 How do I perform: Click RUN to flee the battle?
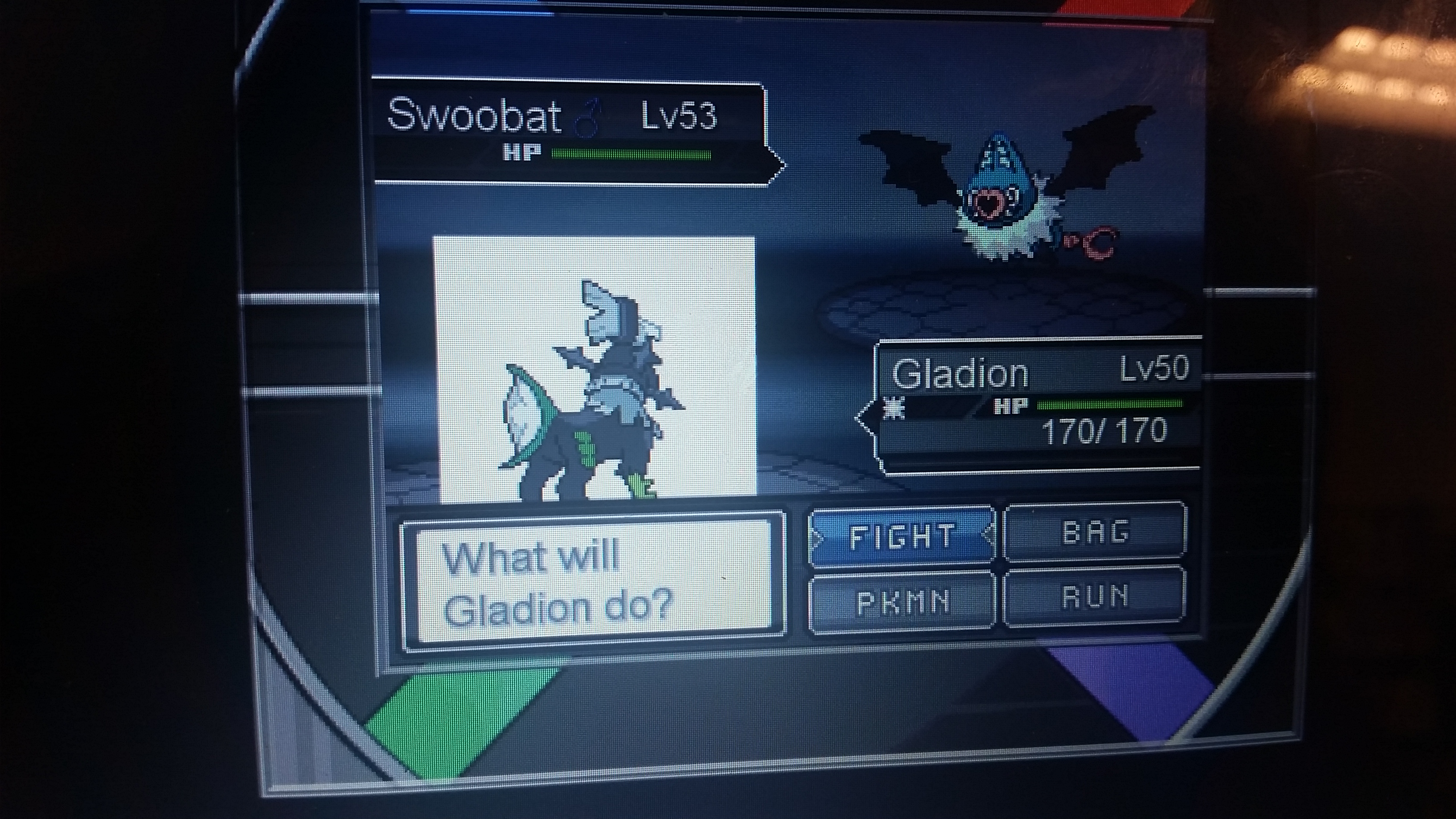click(x=1095, y=597)
